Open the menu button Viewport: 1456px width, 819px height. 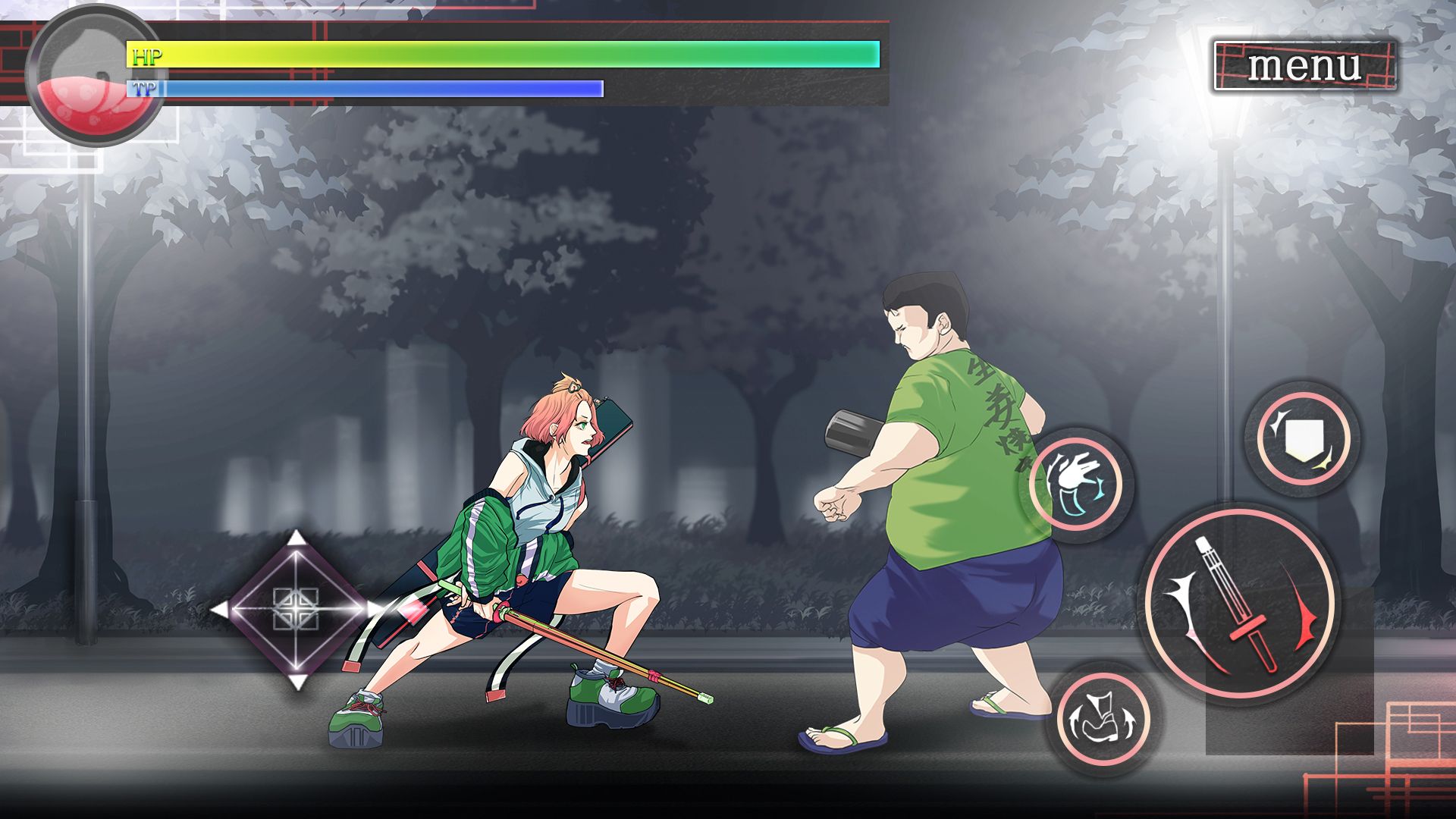coord(1304,65)
